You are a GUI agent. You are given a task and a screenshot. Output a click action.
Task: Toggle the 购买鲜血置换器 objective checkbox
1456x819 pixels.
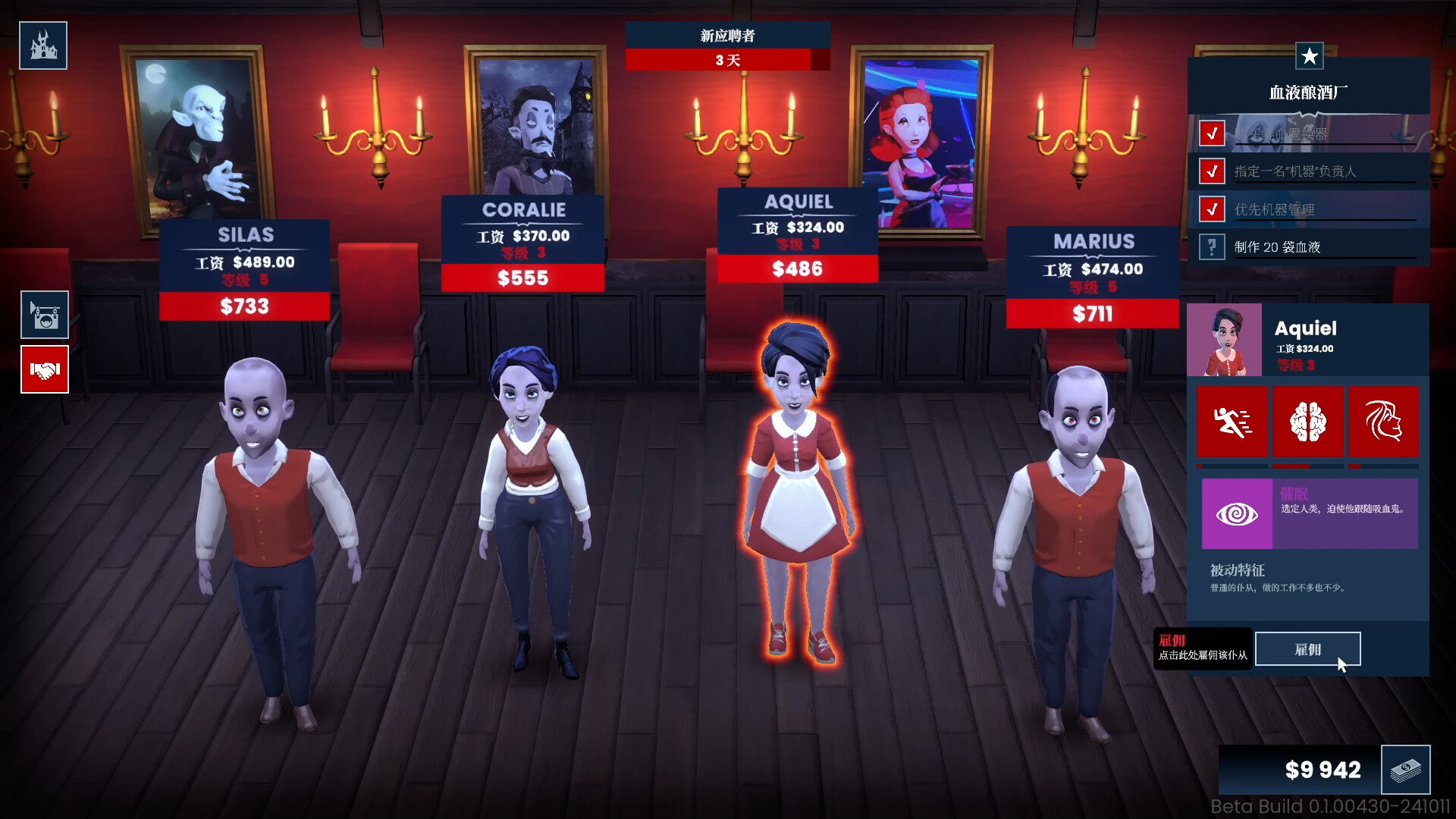click(1211, 133)
